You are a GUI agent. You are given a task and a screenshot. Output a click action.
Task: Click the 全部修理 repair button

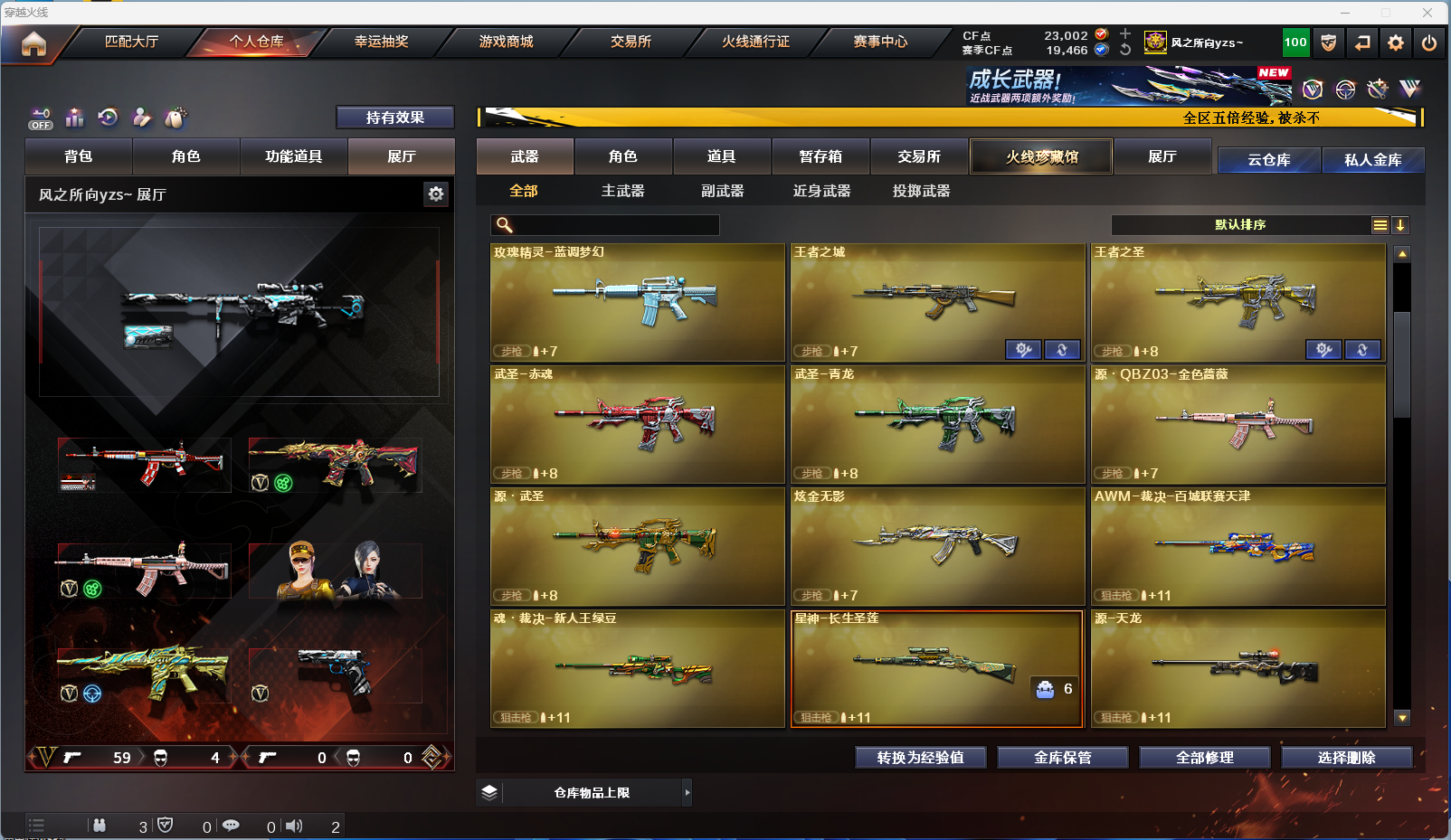coord(1204,758)
